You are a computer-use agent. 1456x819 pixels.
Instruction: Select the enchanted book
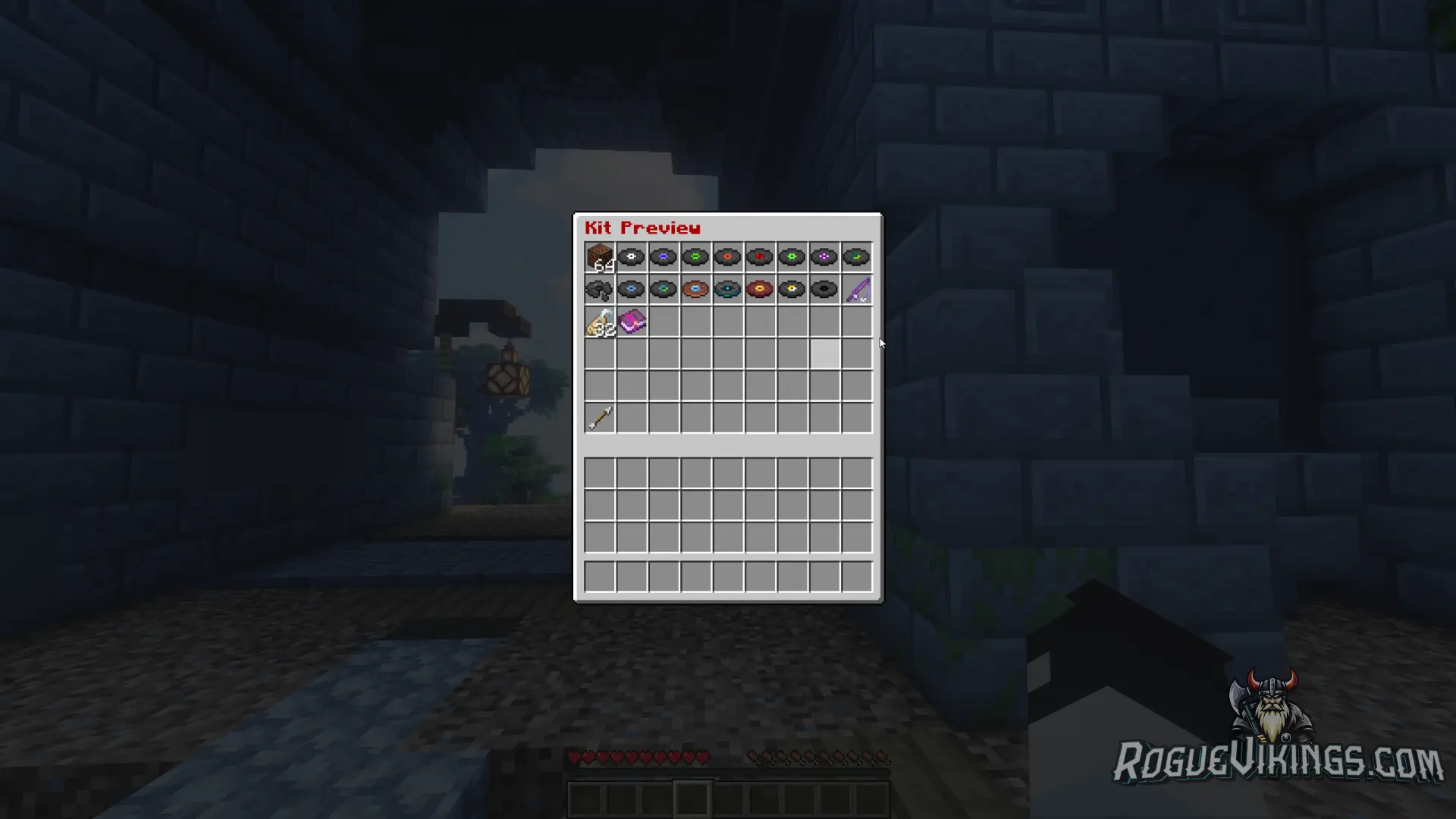point(632,322)
